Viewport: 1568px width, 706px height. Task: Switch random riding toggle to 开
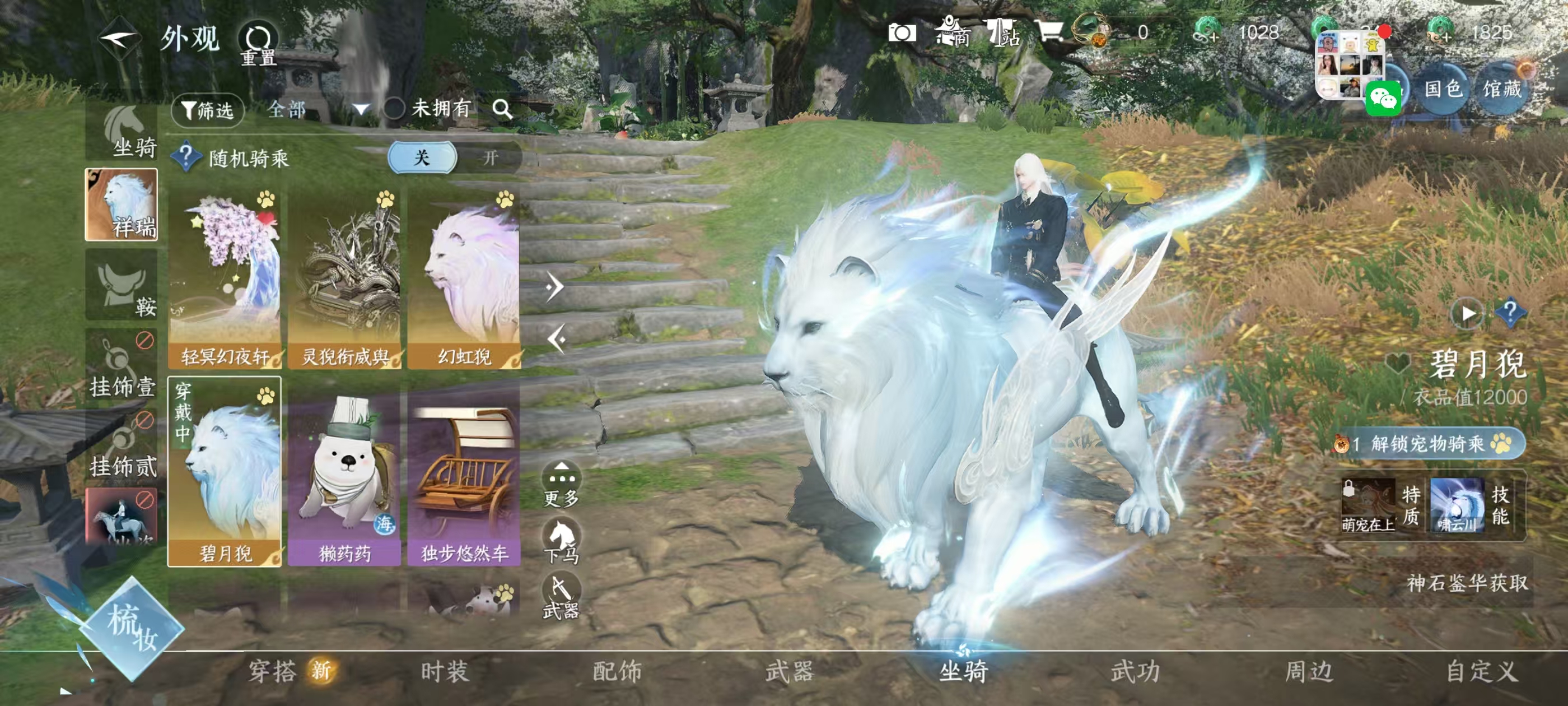click(489, 158)
